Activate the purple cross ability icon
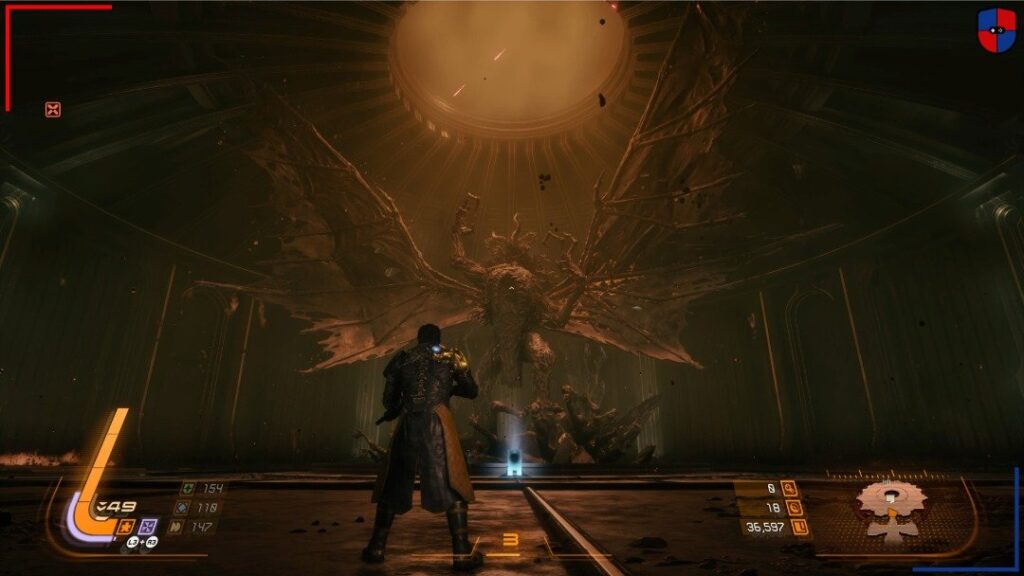Screen dimensions: 1024x576 point(147,526)
